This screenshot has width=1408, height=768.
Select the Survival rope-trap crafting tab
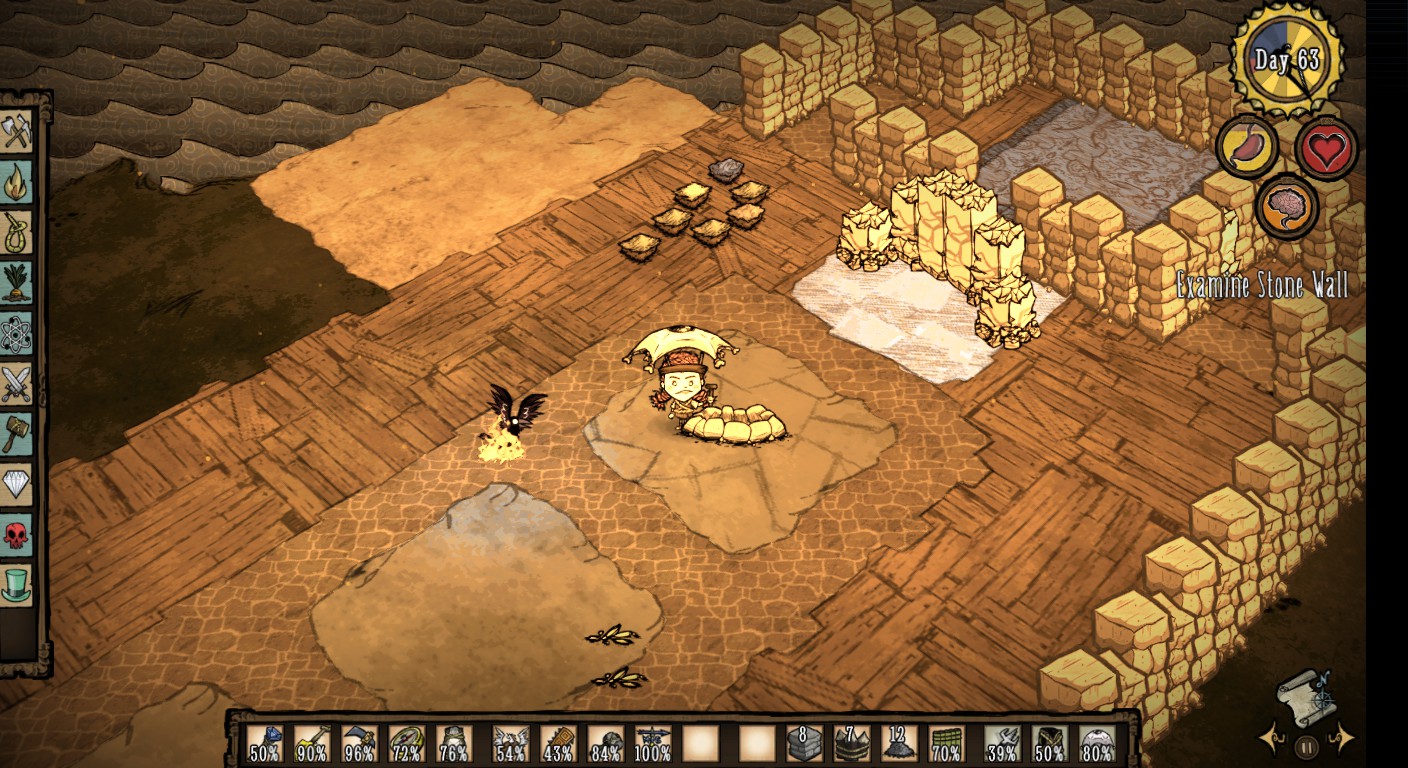coord(17,232)
